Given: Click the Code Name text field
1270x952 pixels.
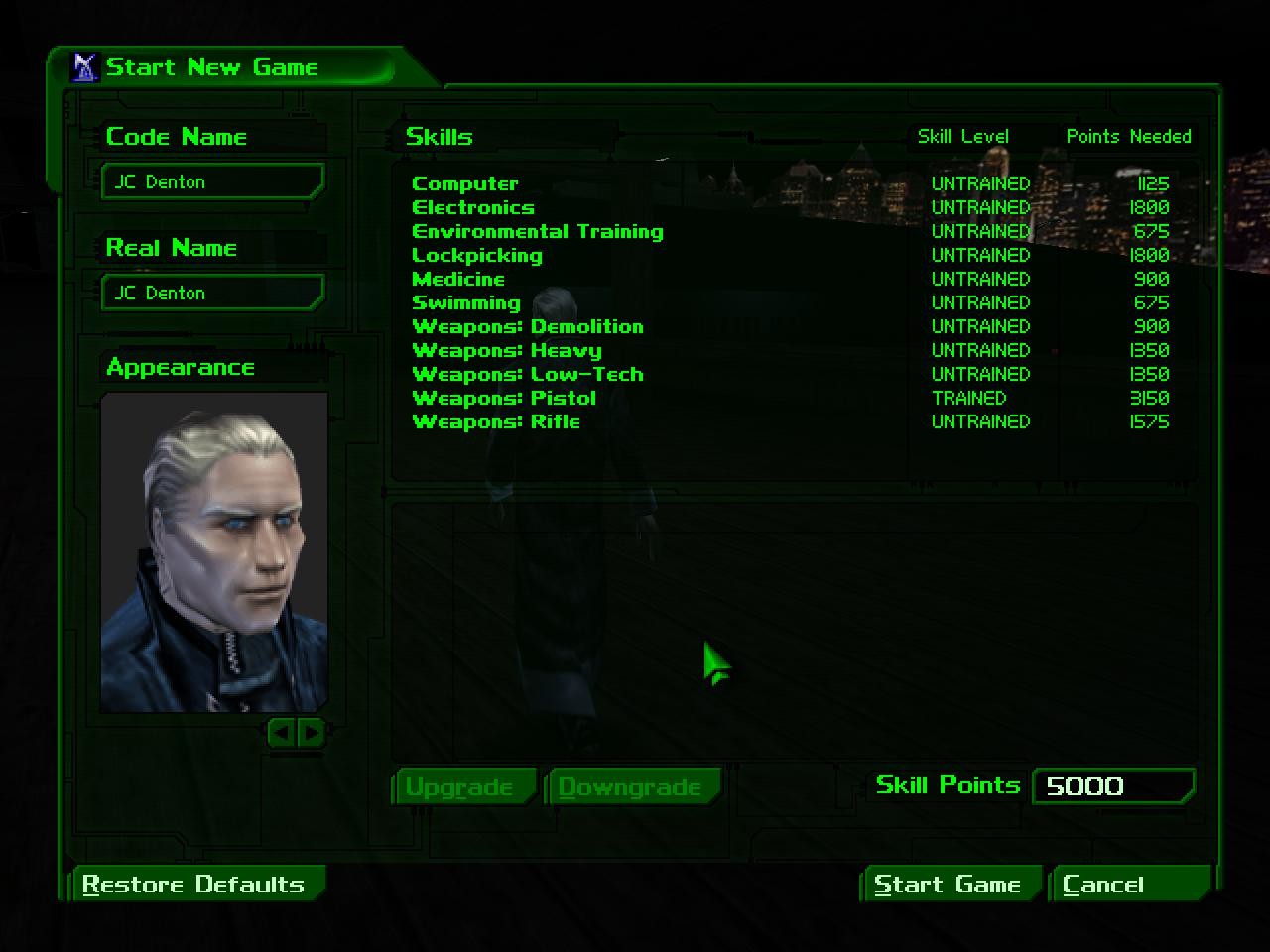Looking at the screenshot, I should click(211, 181).
